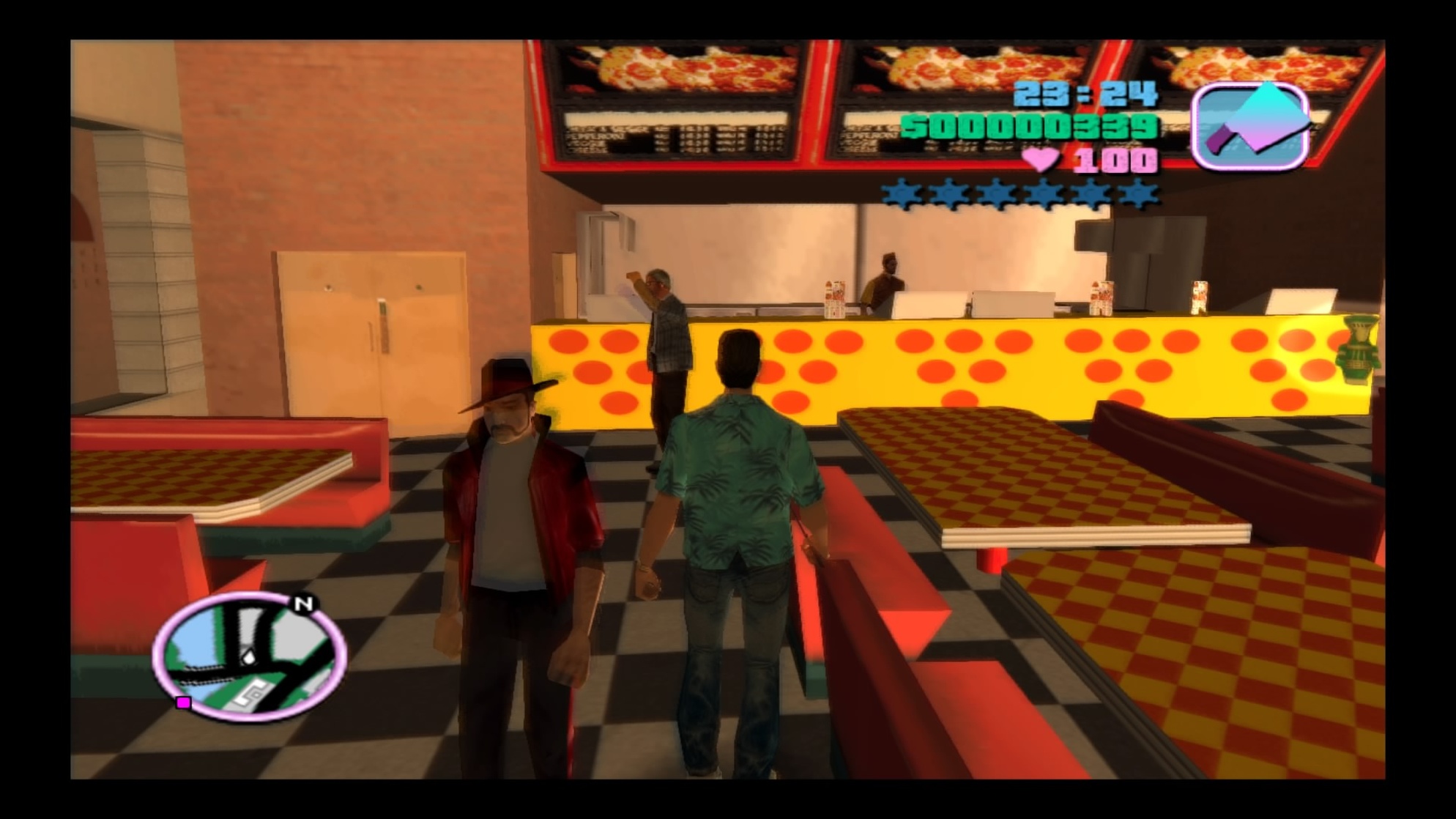Select the pink square marker on the radar
1456x819 pixels.
pos(184,703)
